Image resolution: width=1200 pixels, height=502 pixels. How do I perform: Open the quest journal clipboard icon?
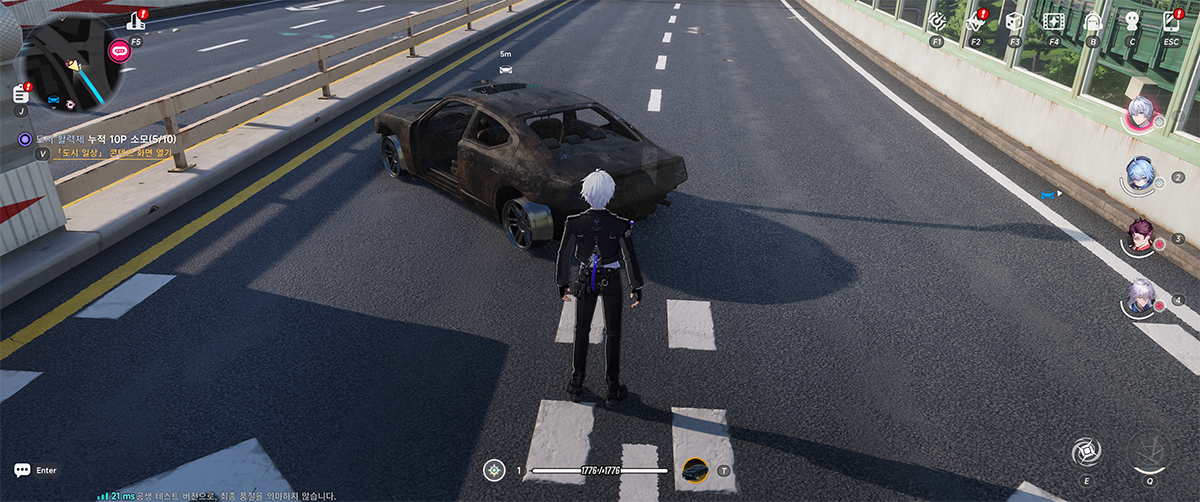click(21, 93)
